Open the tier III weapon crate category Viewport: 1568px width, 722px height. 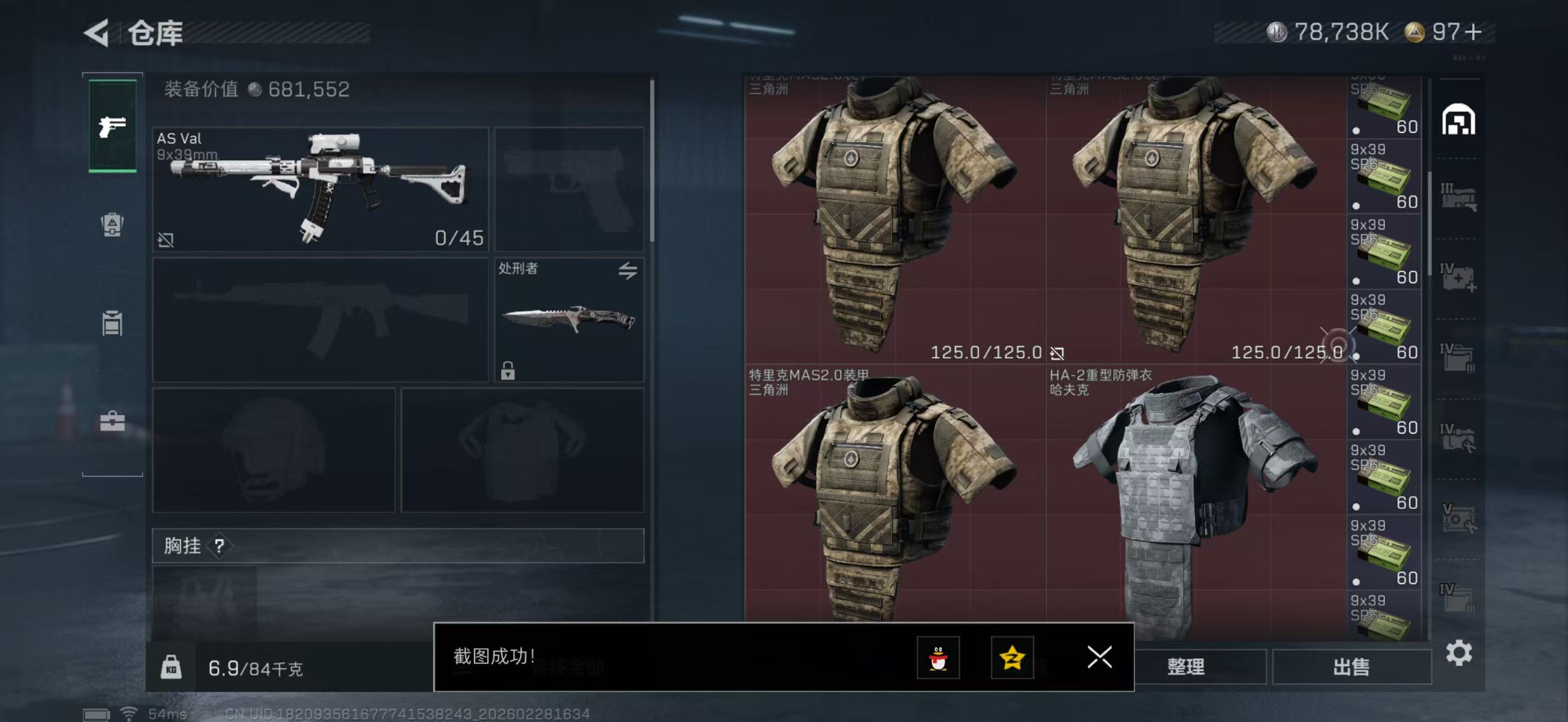pos(1460,196)
